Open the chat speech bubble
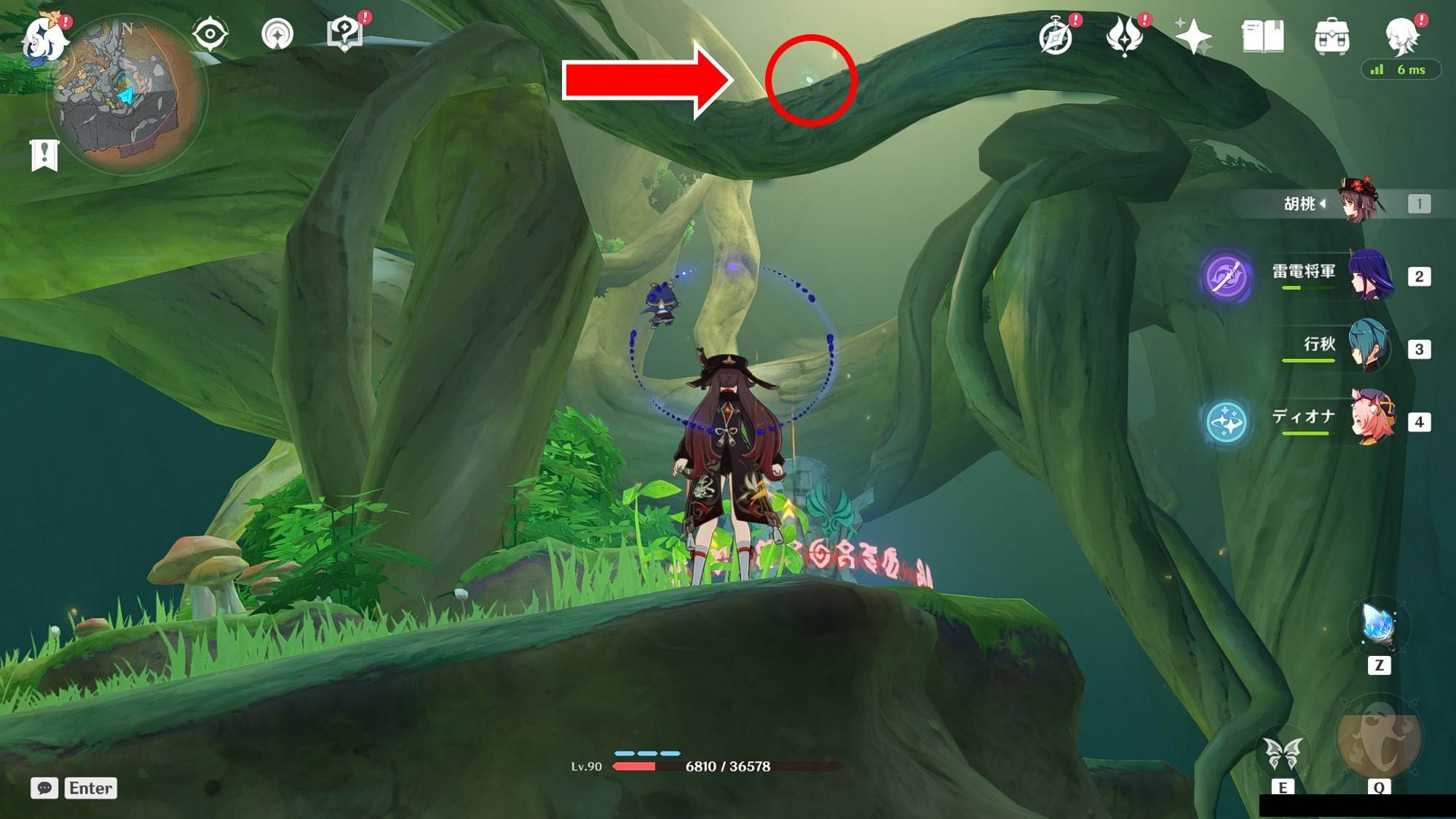The image size is (1456, 819). point(44,788)
